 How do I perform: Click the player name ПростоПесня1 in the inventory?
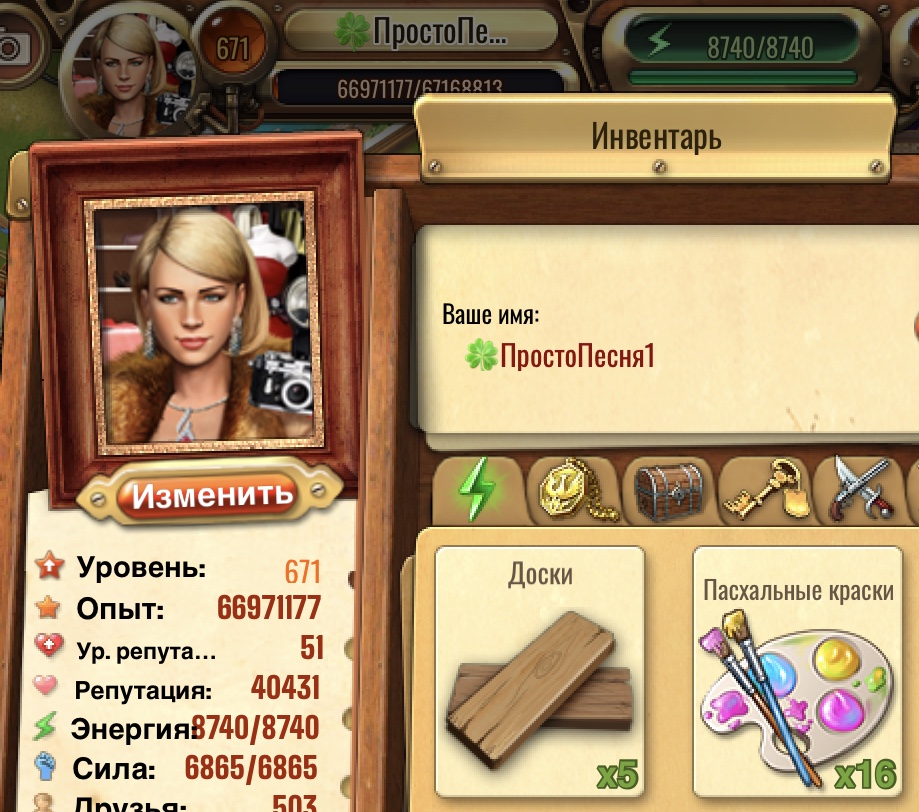(577, 355)
